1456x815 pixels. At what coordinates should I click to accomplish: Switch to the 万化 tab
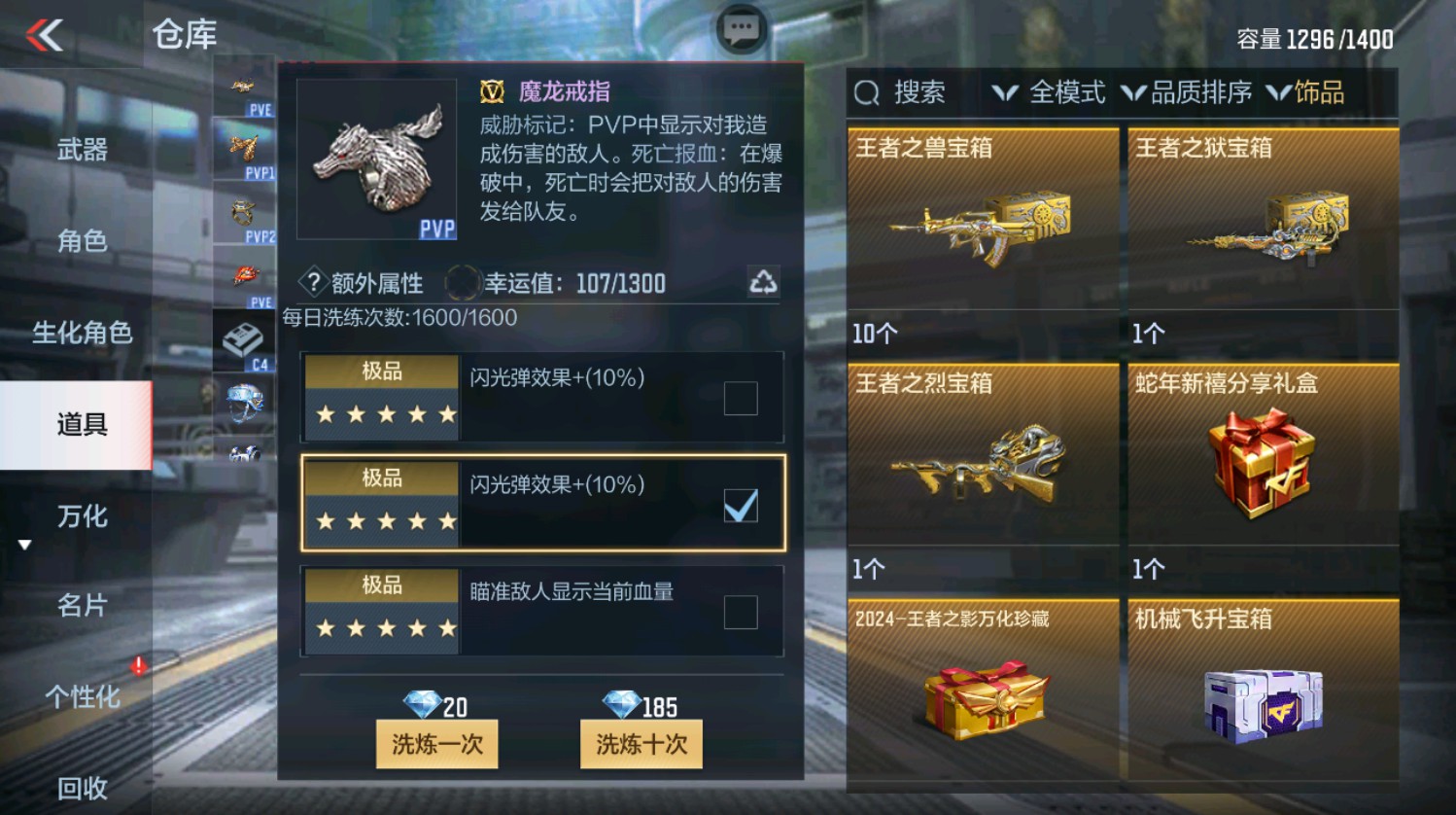(81, 517)
